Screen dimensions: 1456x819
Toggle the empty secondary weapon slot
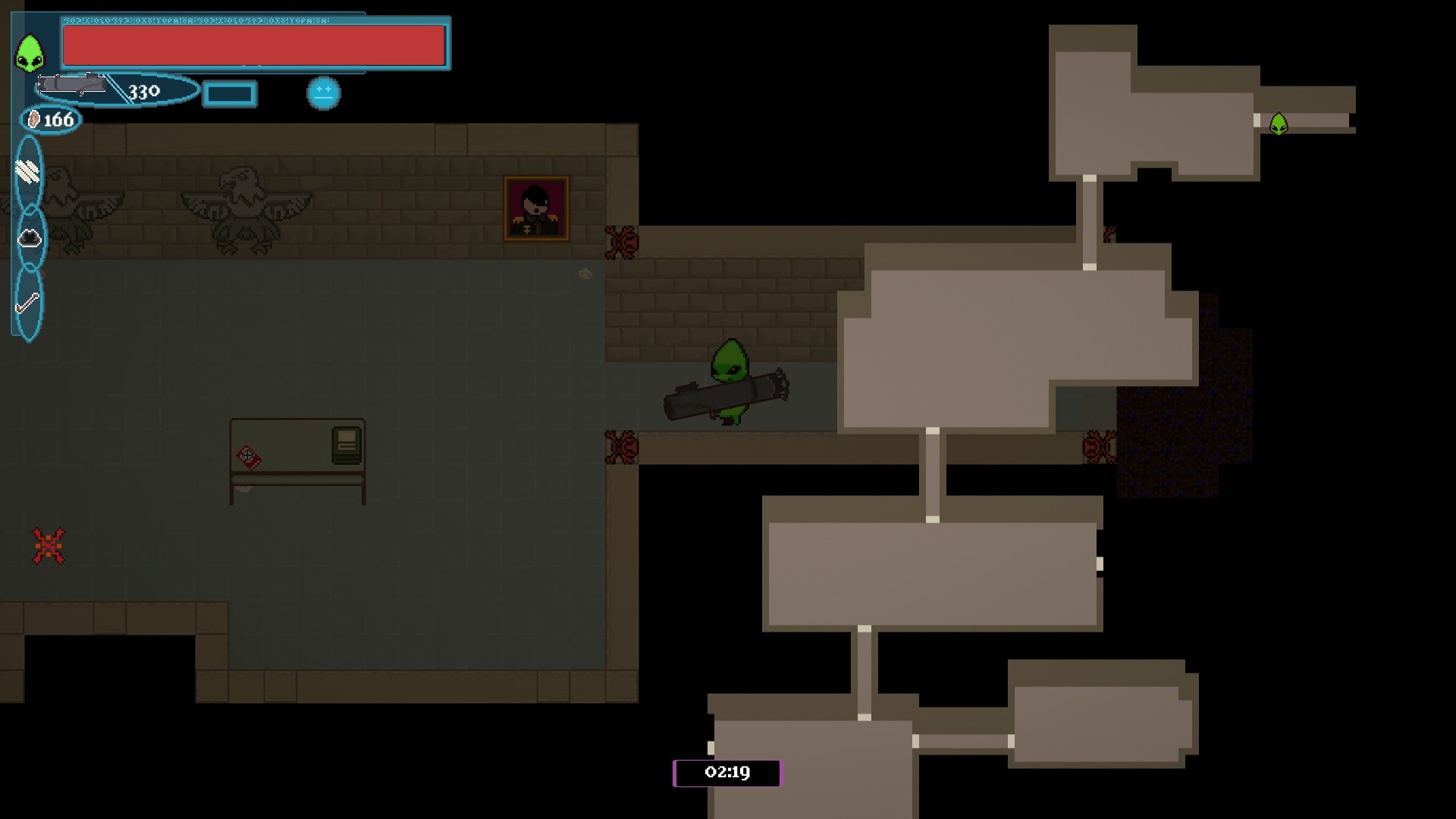[x=229, y=94]
